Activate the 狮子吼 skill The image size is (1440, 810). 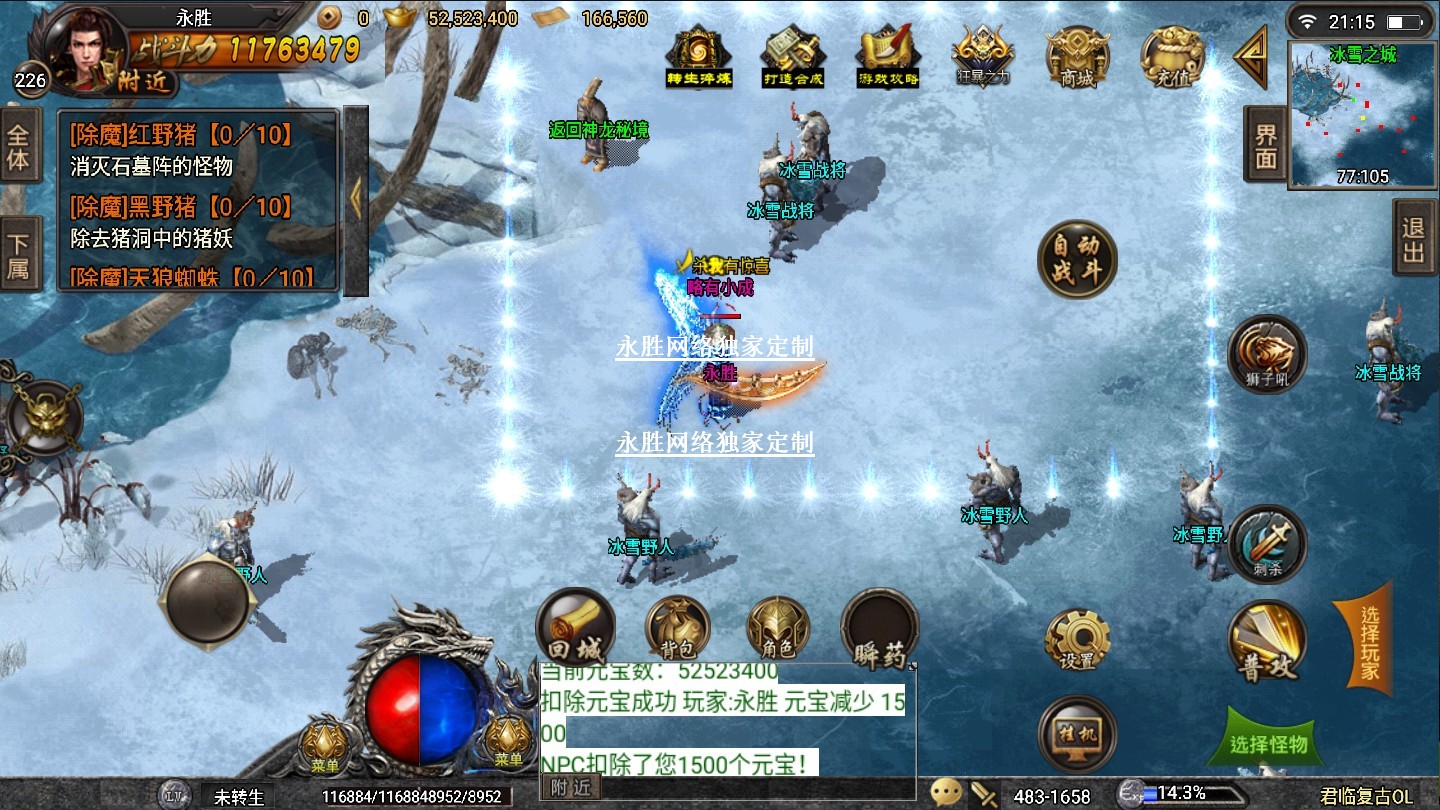click(x=1267, y=354)
